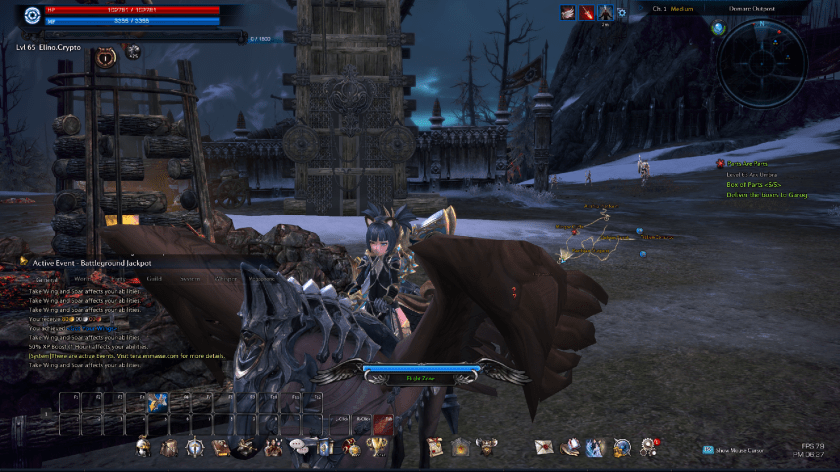Click the gear icon beside buff icons

(622, 13)
